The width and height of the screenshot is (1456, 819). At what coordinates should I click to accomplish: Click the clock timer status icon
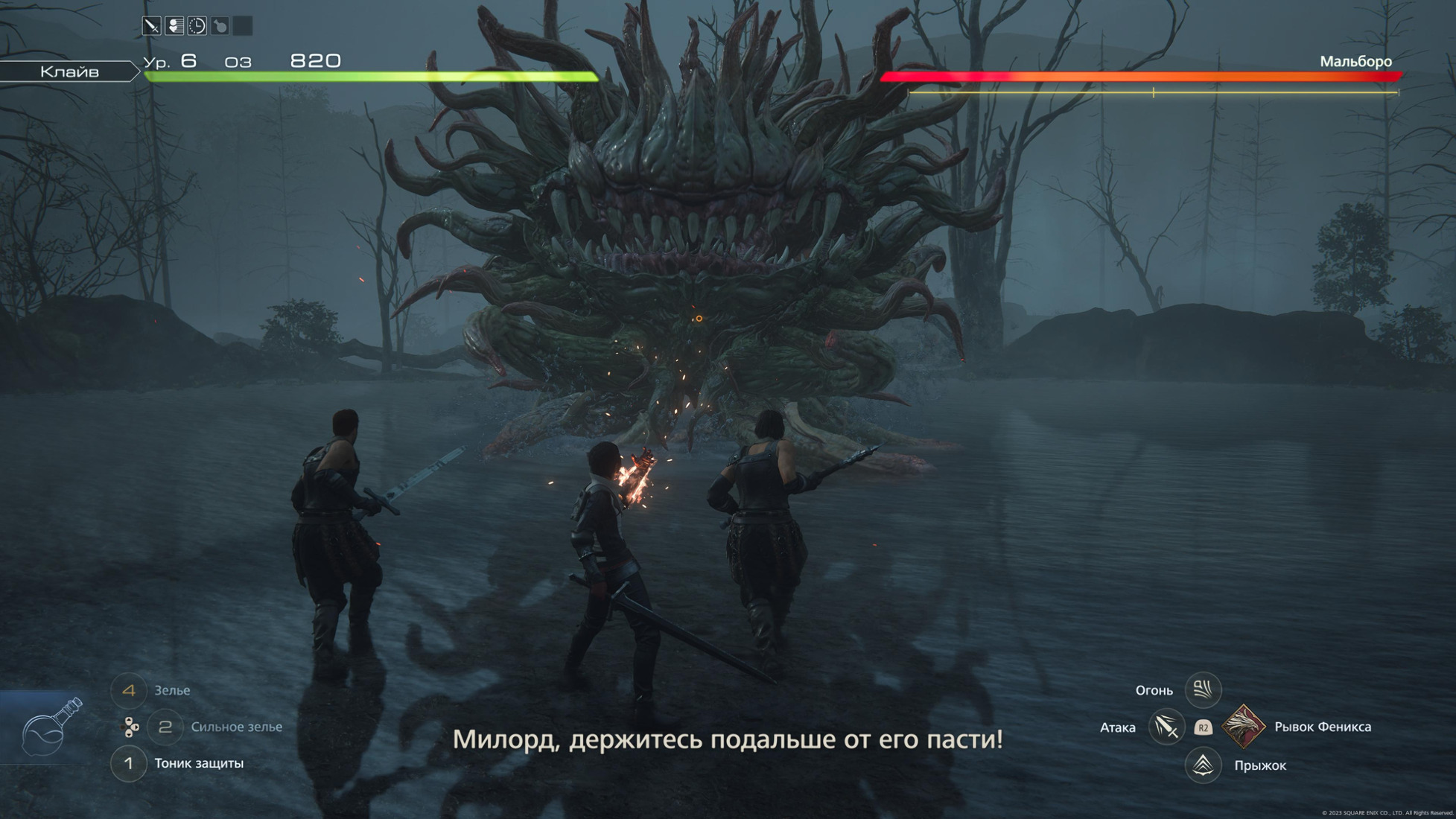coord(197,27)
